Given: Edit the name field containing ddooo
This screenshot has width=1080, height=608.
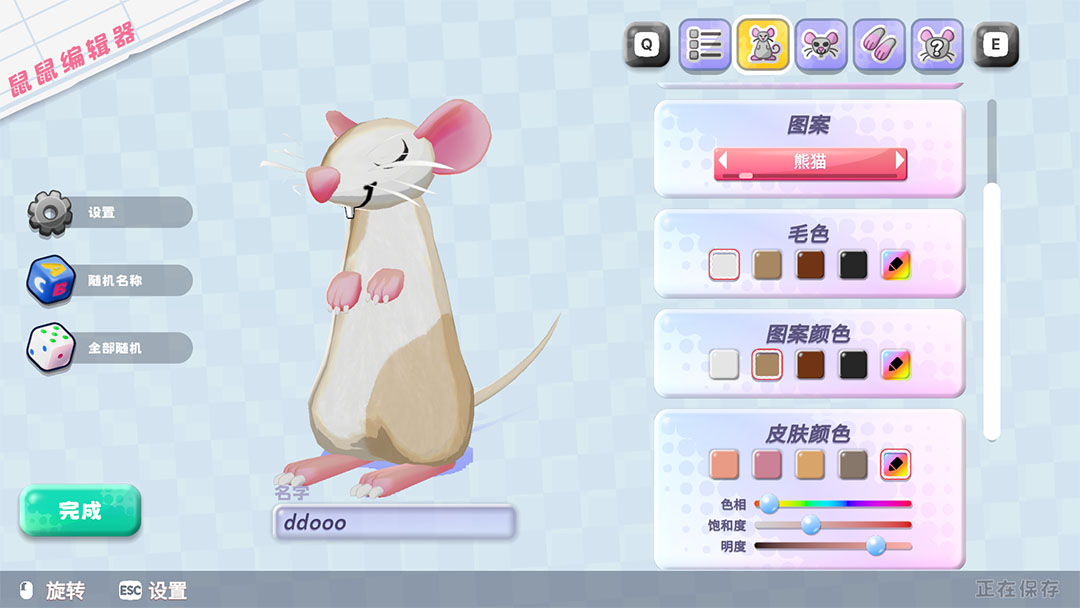Looking at the screenshot, I should 394,522.
